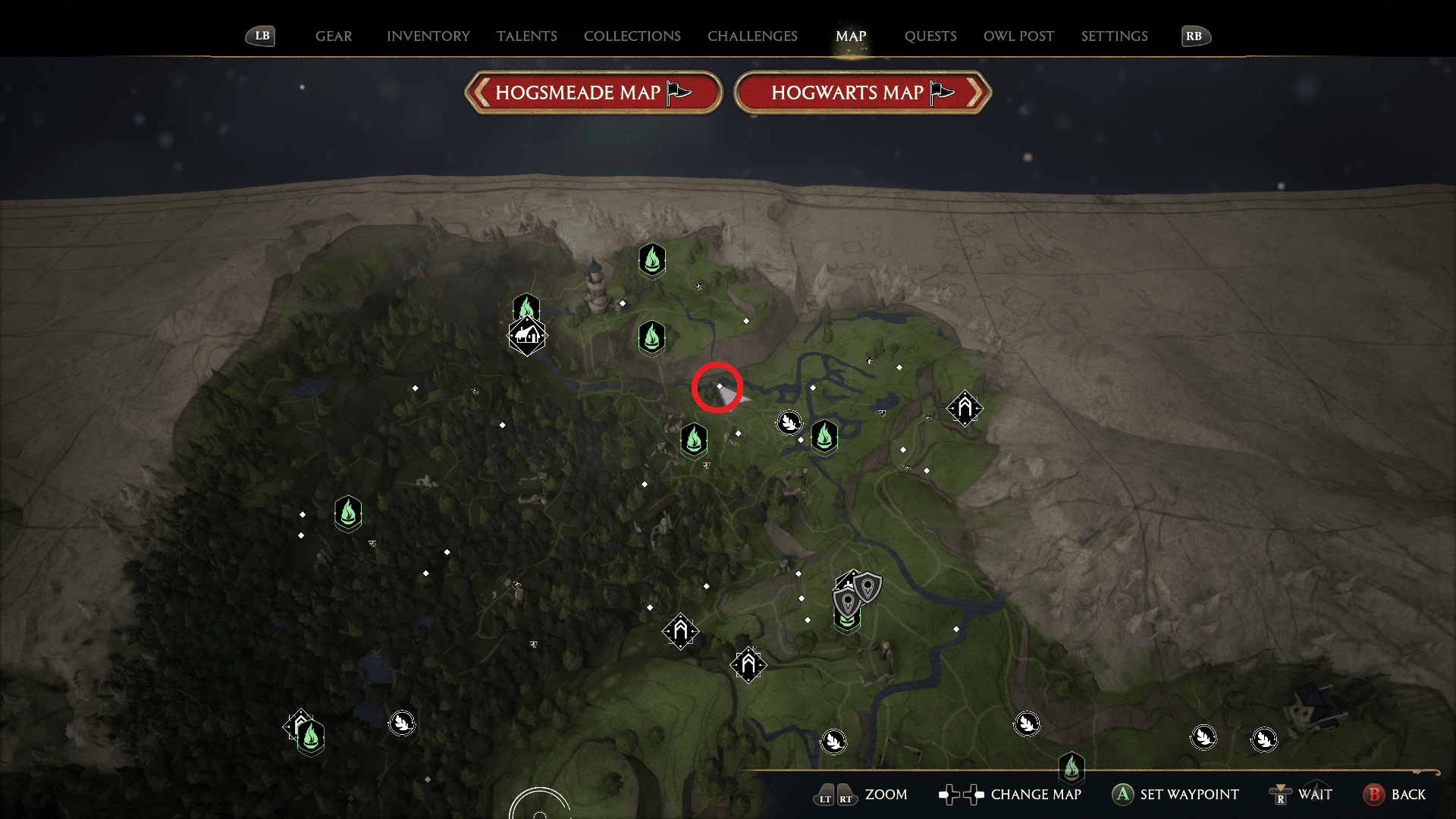Select the Floo Flame beside the lighthouse tower
The width and height of the screenshot is (1456, 819).
click(x=652, y=260)
